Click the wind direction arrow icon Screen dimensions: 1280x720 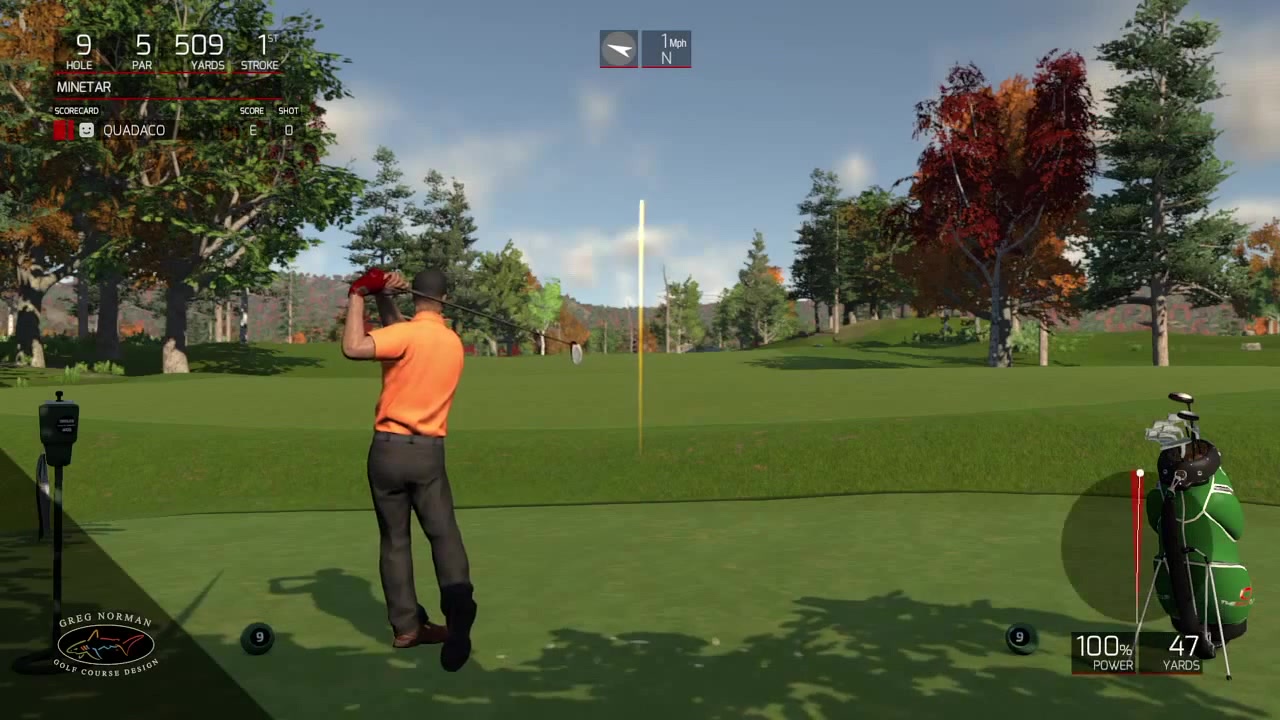[x=619, y=49]
